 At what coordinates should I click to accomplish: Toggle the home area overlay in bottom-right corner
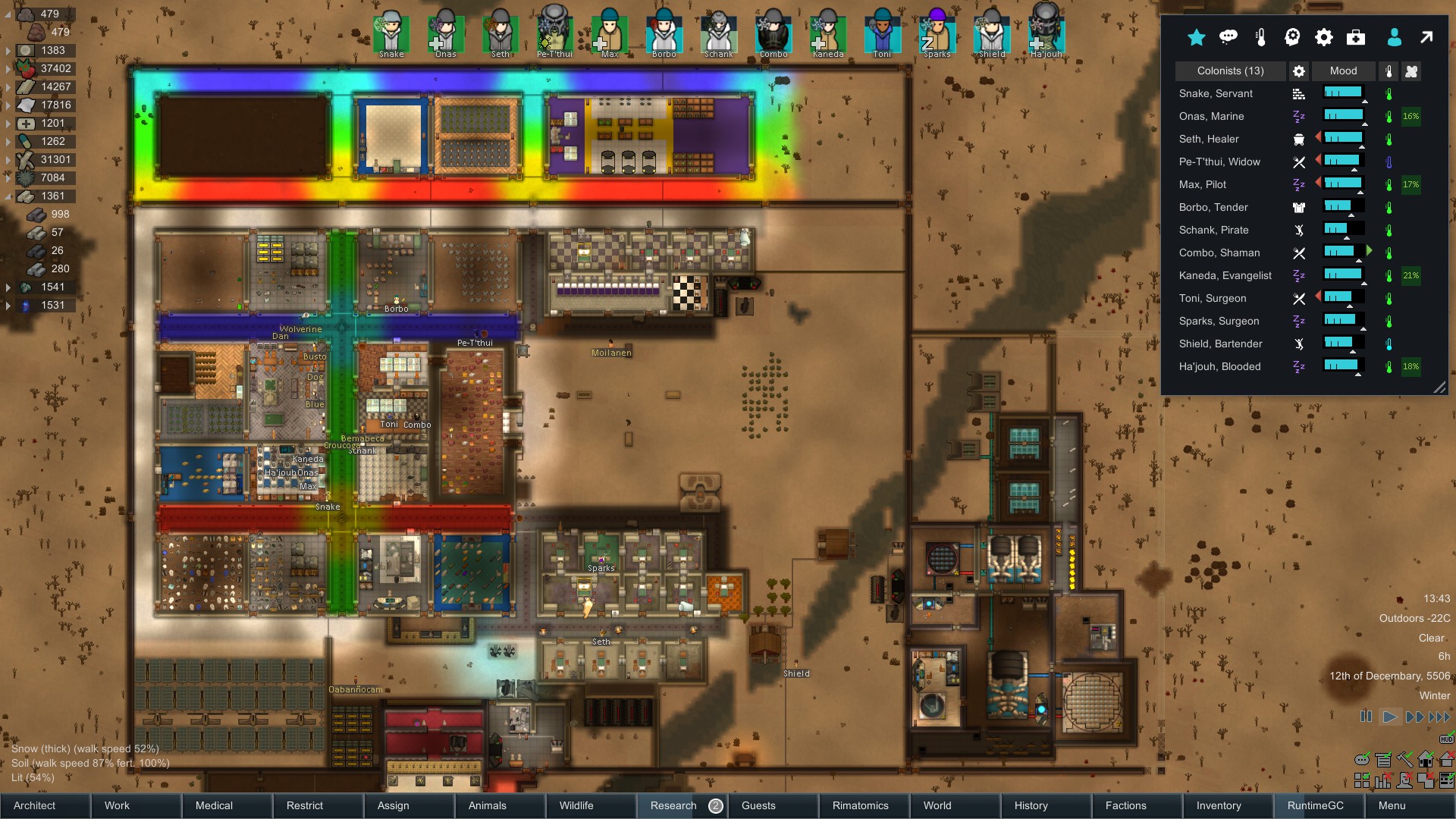coord(1426,759)
